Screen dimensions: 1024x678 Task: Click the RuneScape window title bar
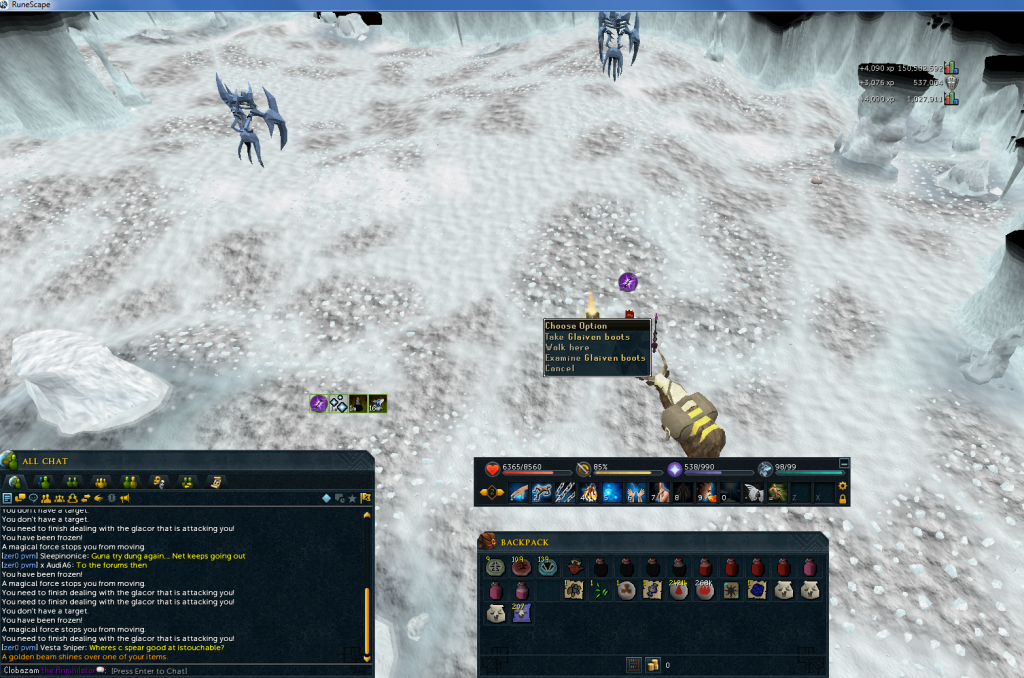pos(512,5)
